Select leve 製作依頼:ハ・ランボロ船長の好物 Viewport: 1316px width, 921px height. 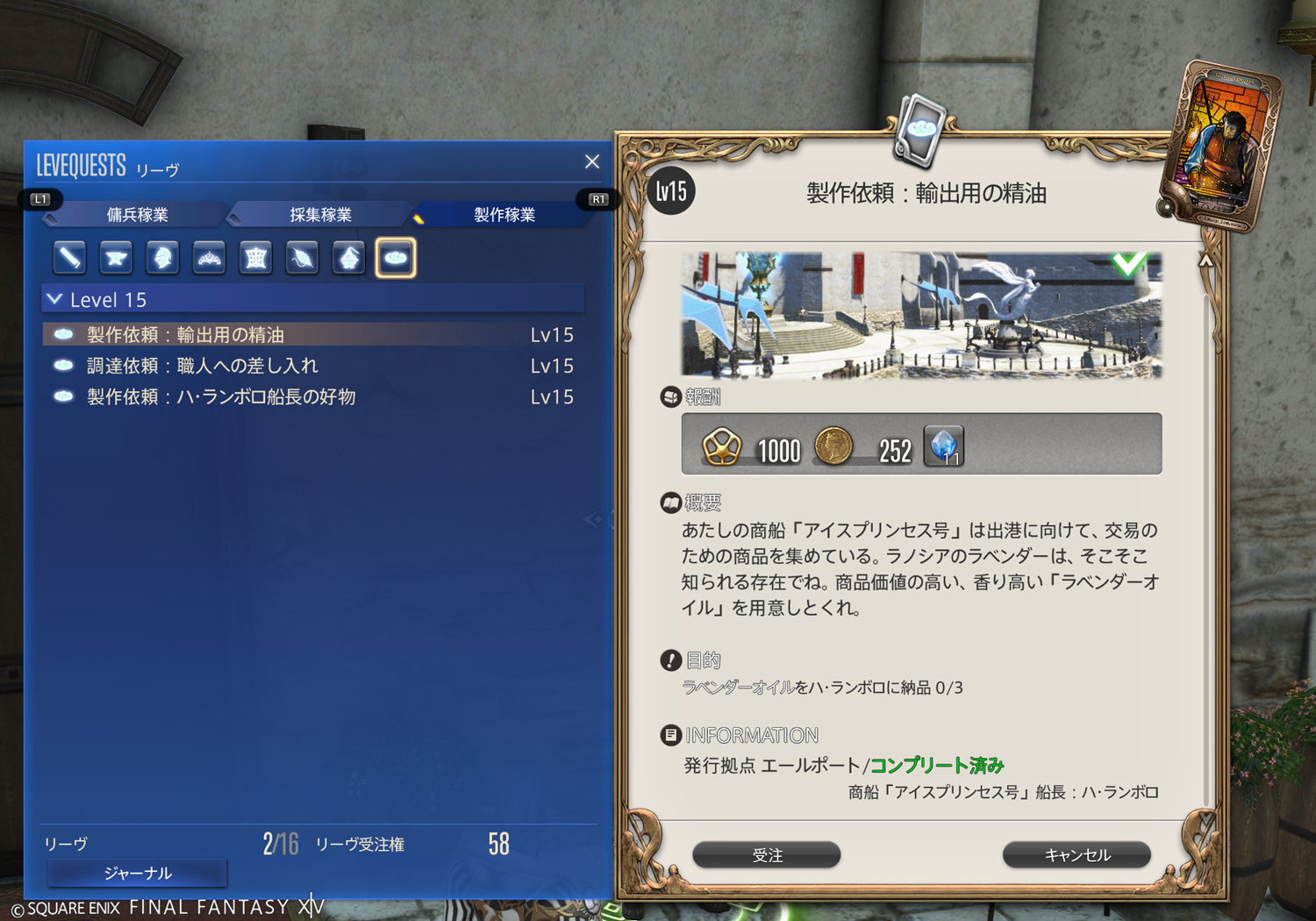(221, 397)
